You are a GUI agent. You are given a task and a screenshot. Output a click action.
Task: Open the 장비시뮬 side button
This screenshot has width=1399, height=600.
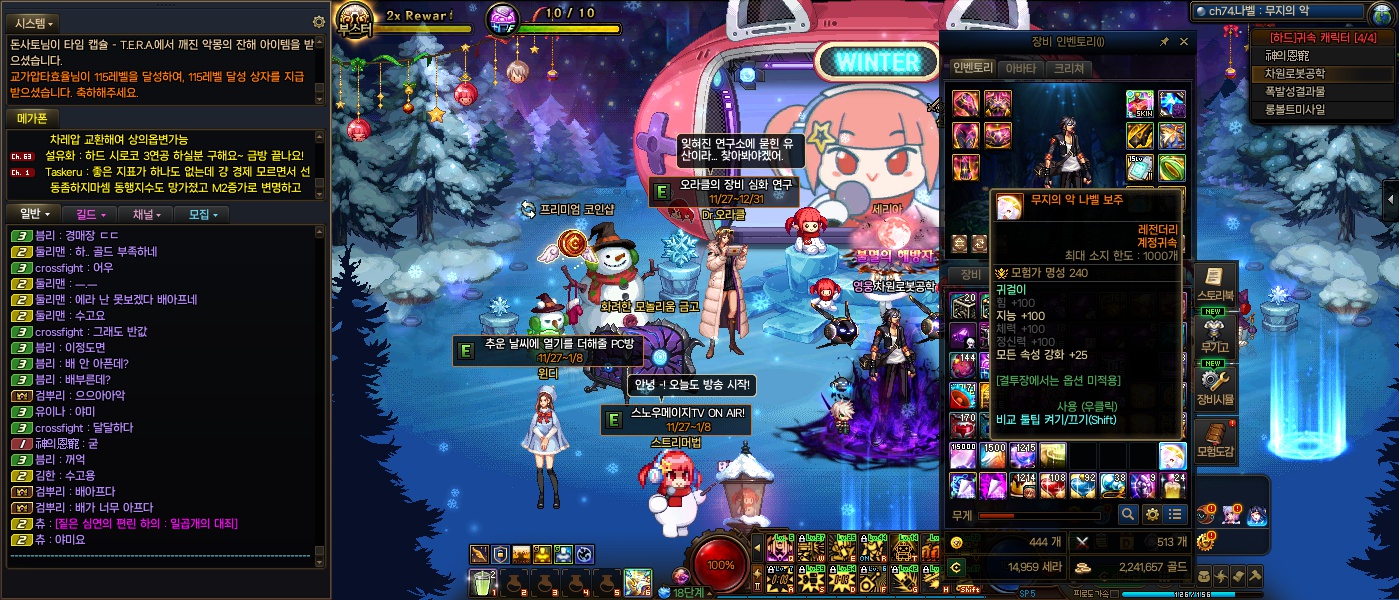tap(1215, 387)
